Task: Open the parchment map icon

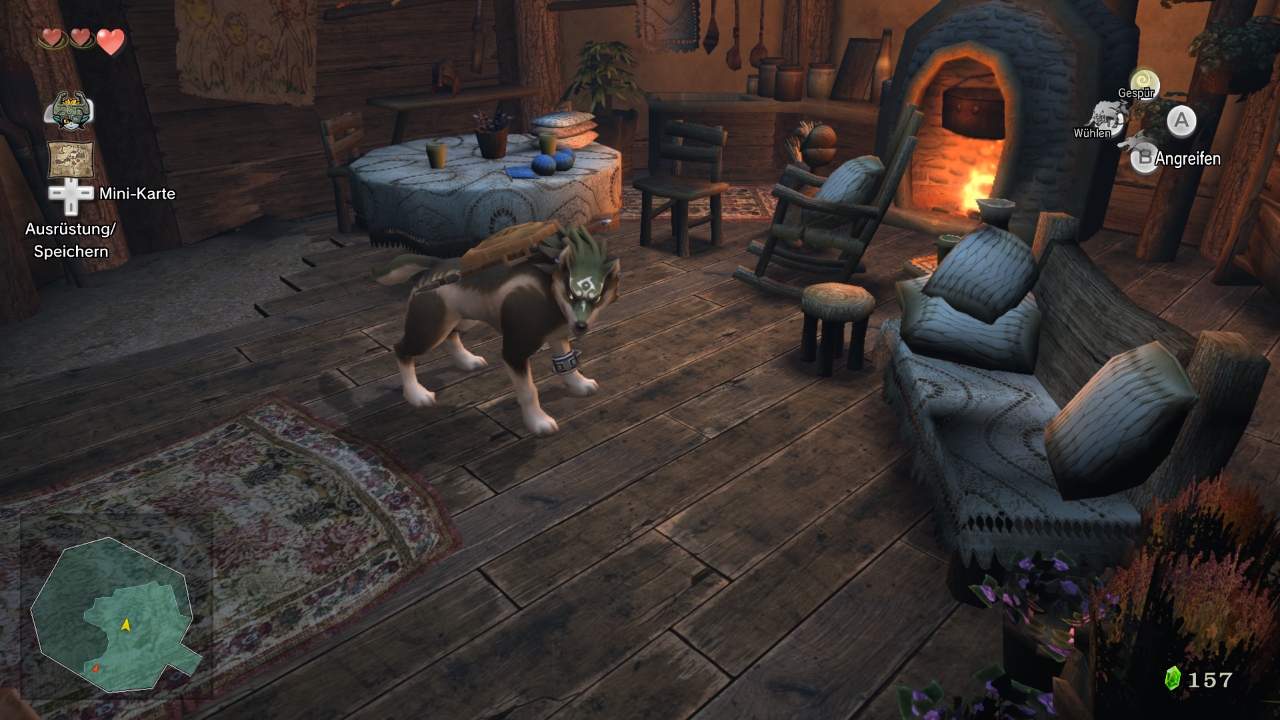Action: click(x=71, y=159)
